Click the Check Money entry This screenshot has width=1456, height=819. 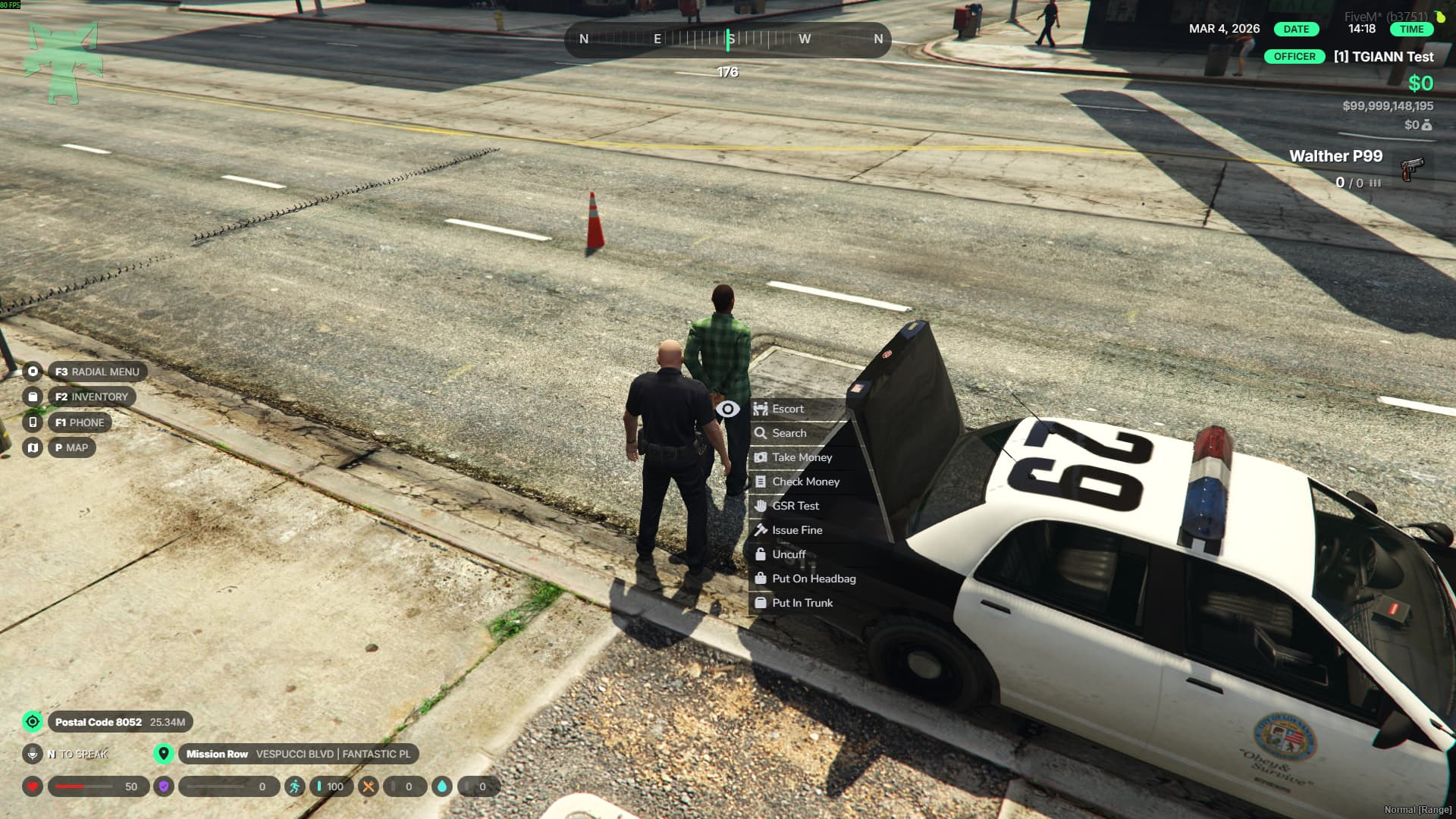(805, 482)
